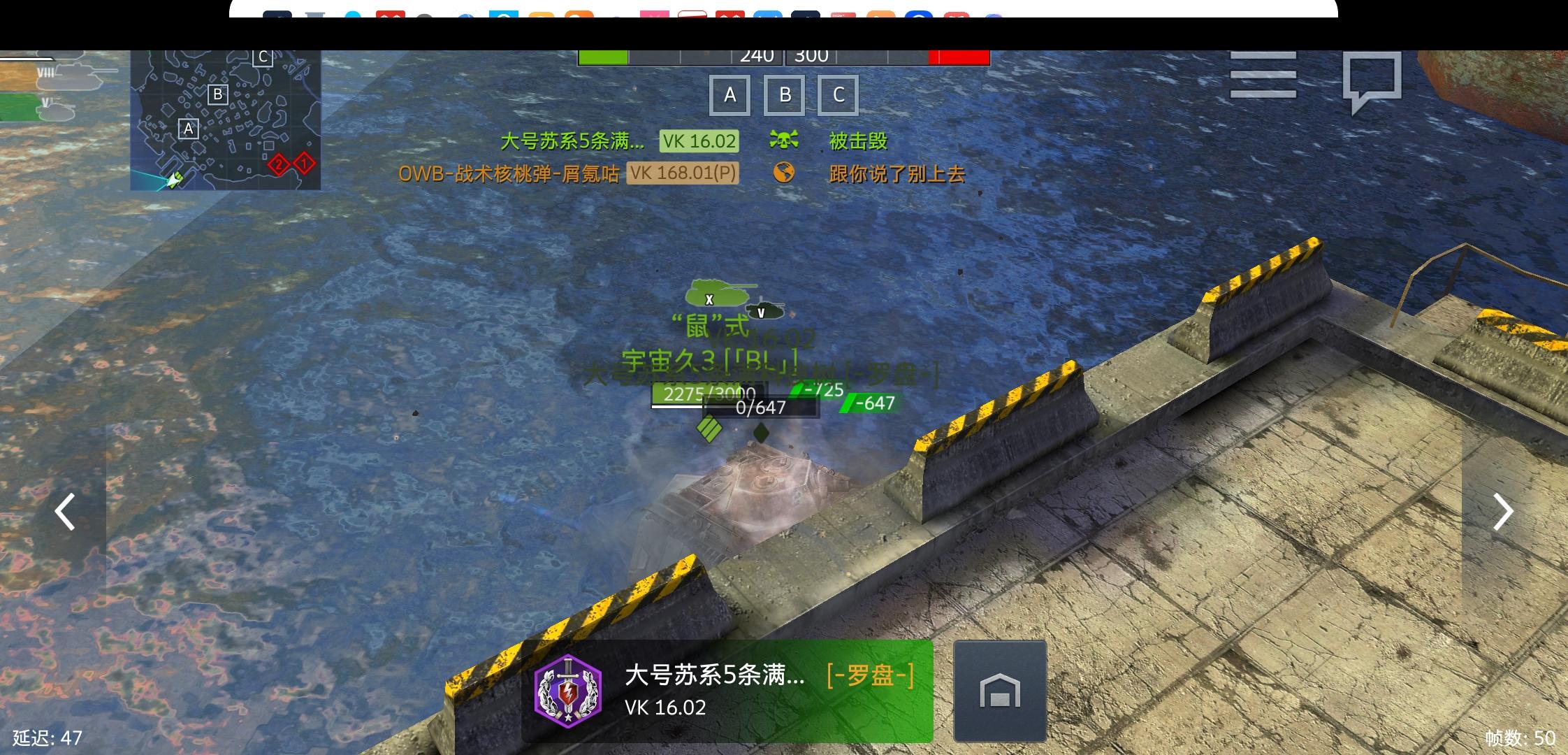Open the VK 168.01(P) vehicle label

683,173
